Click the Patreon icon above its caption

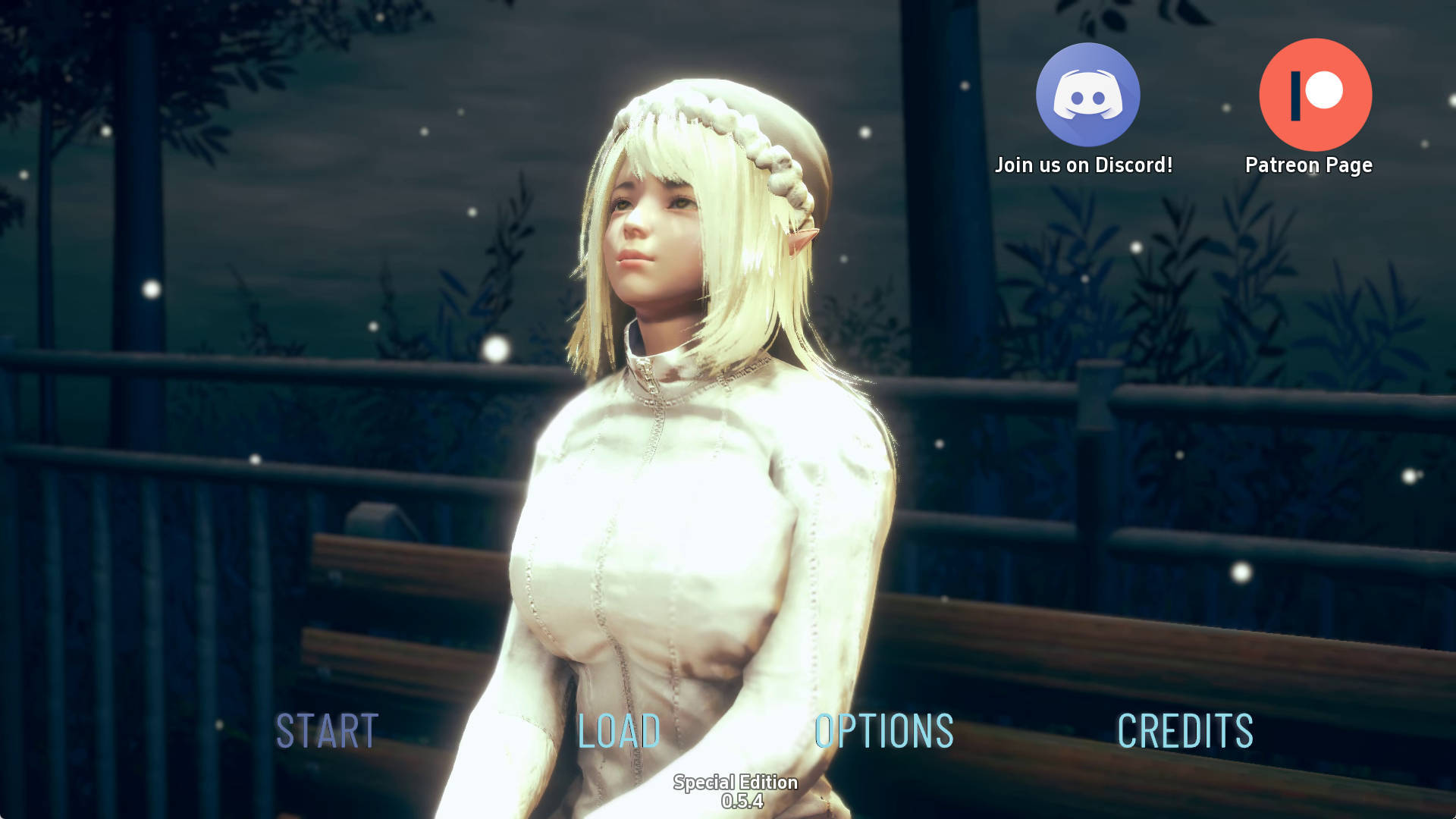[1314, 94]
